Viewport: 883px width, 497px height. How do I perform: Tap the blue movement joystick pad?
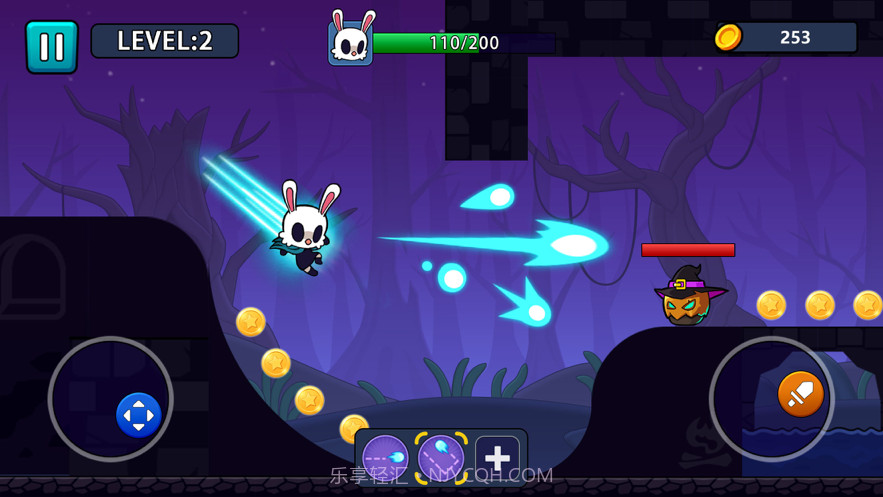pos(138,414)
